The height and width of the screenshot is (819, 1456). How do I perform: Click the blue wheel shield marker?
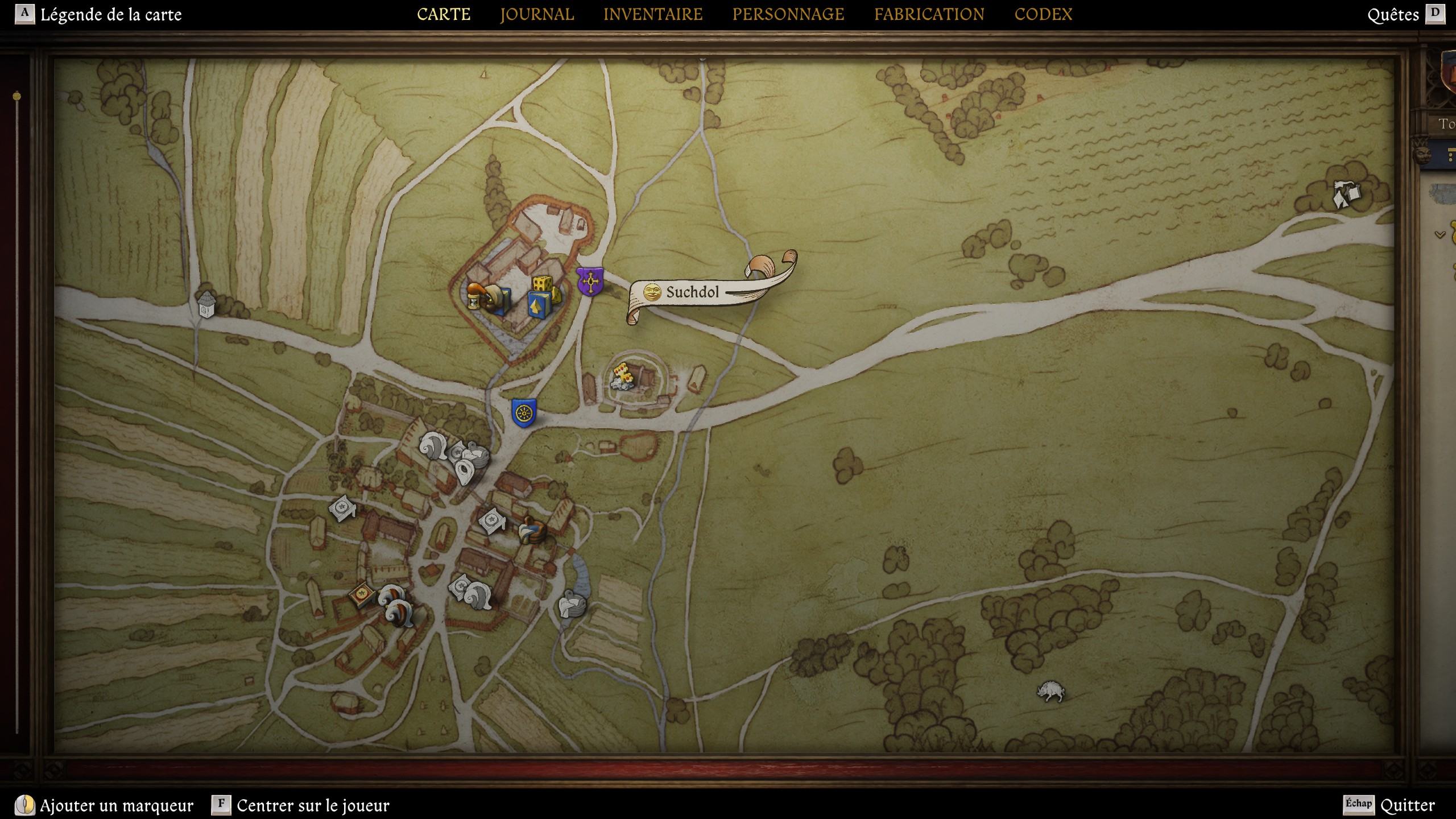[523, 413]
